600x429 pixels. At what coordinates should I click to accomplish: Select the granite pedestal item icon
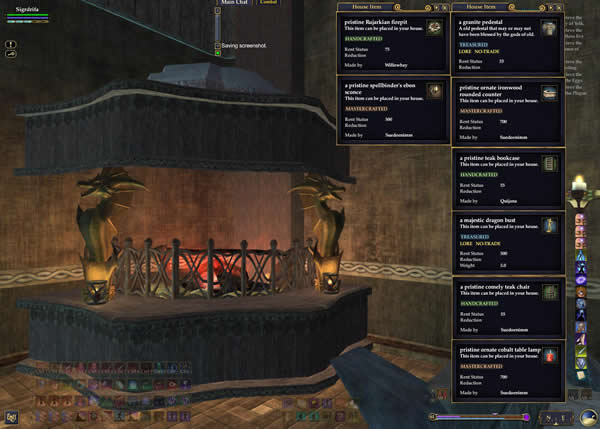click(550, 27)
